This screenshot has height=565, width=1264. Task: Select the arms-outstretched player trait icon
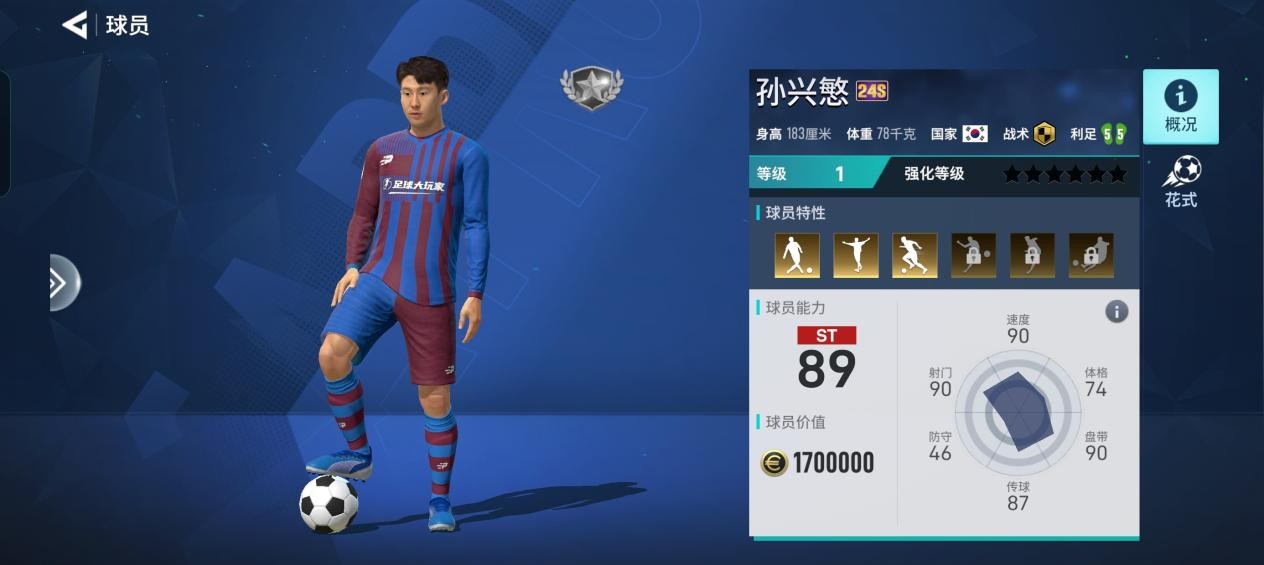pos(856,256)
